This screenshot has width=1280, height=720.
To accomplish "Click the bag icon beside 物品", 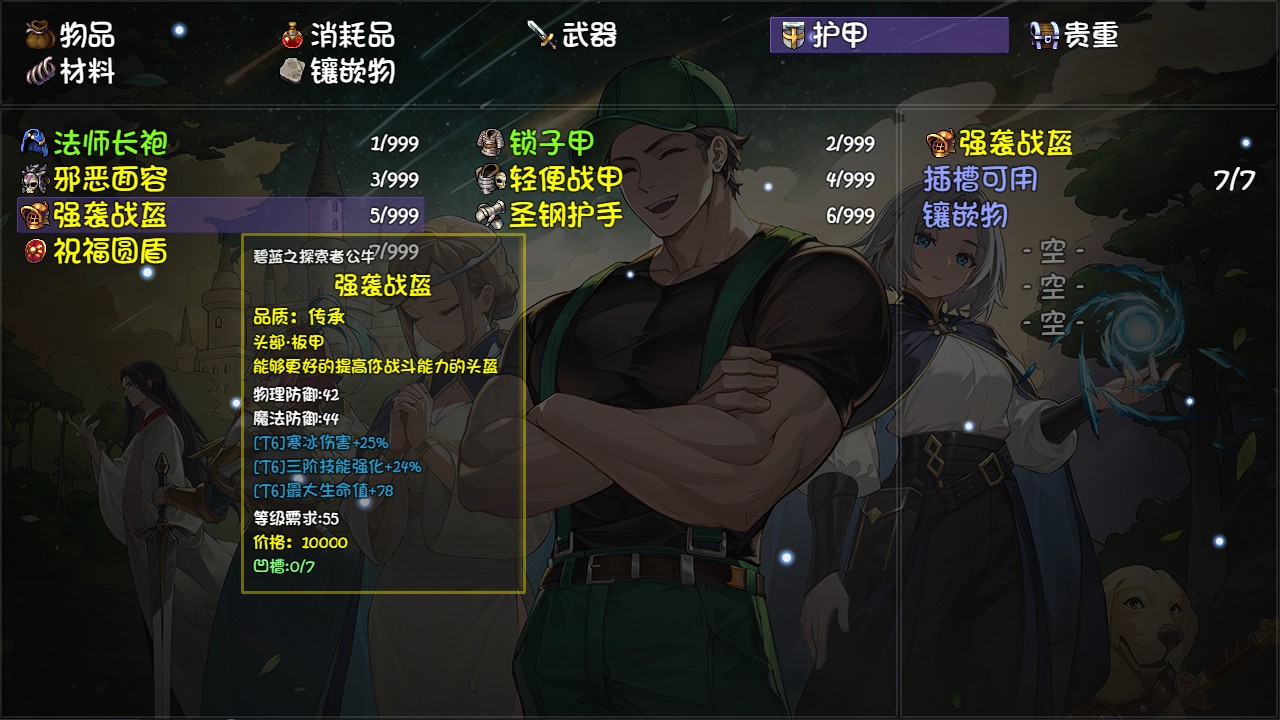I will pos(36,34).
